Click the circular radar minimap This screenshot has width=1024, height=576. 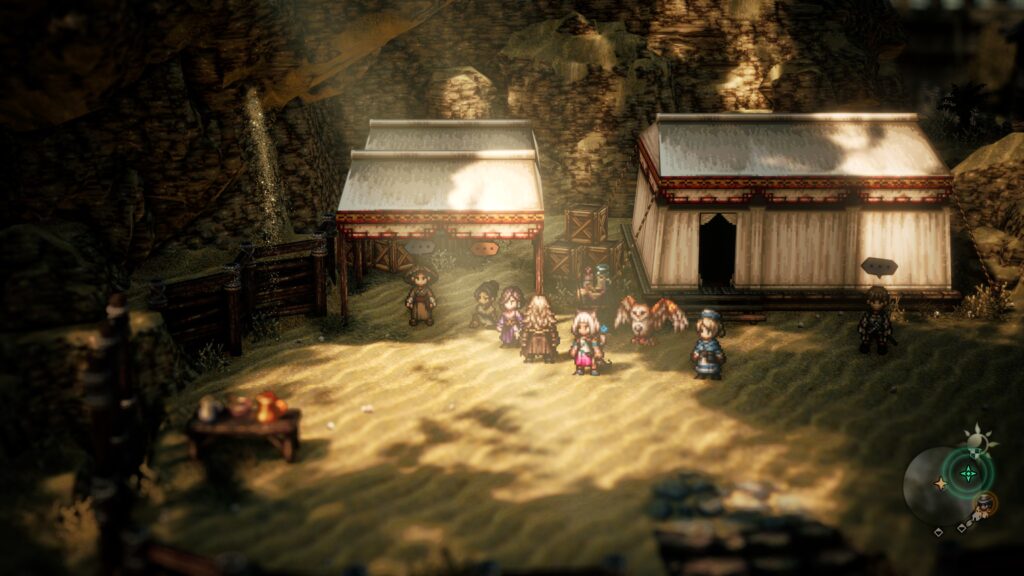point(947,486)
